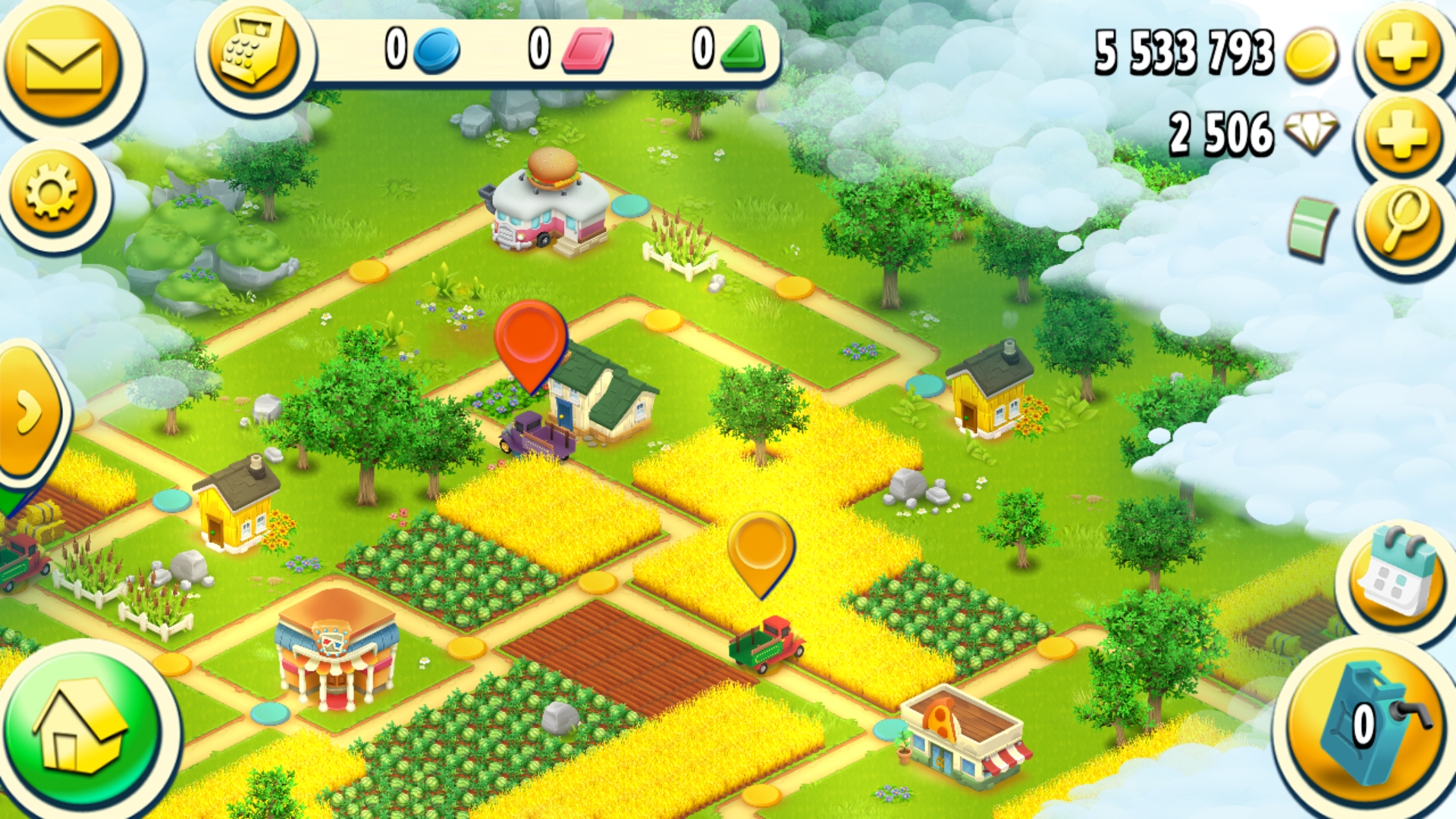Select the red map pin marker
The image size is (1456, 819).
(530, 340)
